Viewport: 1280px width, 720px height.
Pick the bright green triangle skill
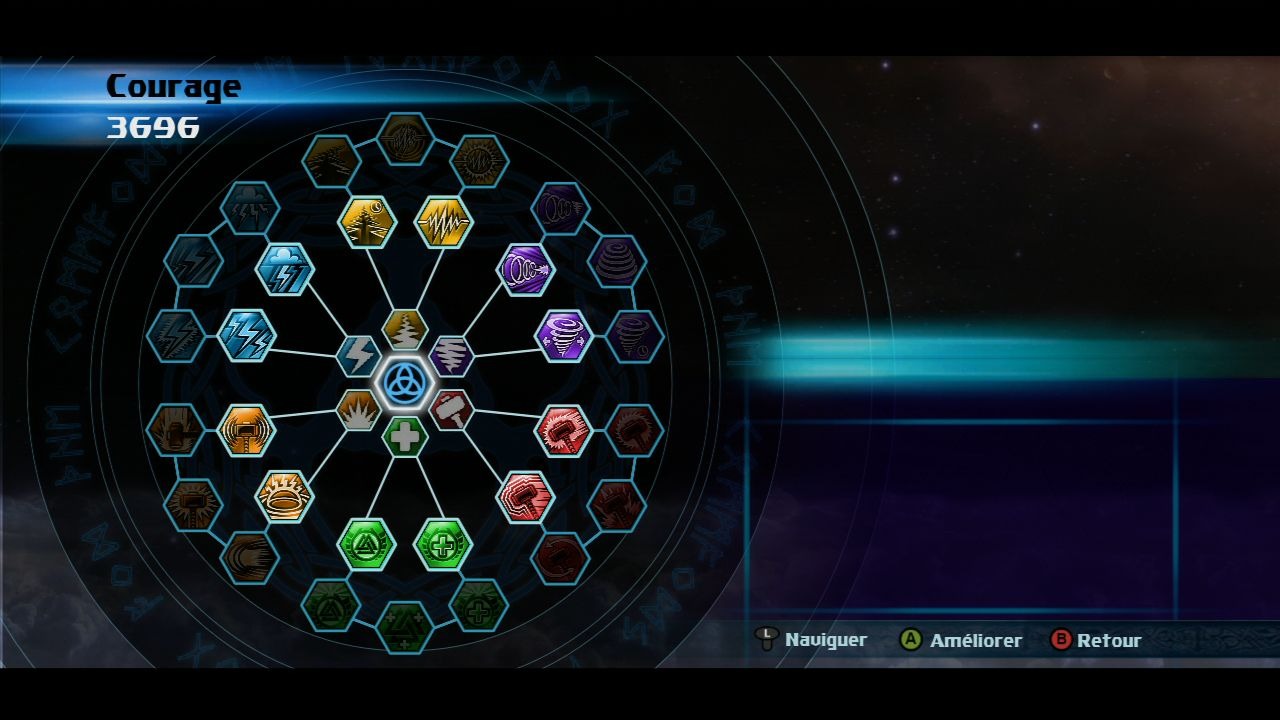click(367, 545)
